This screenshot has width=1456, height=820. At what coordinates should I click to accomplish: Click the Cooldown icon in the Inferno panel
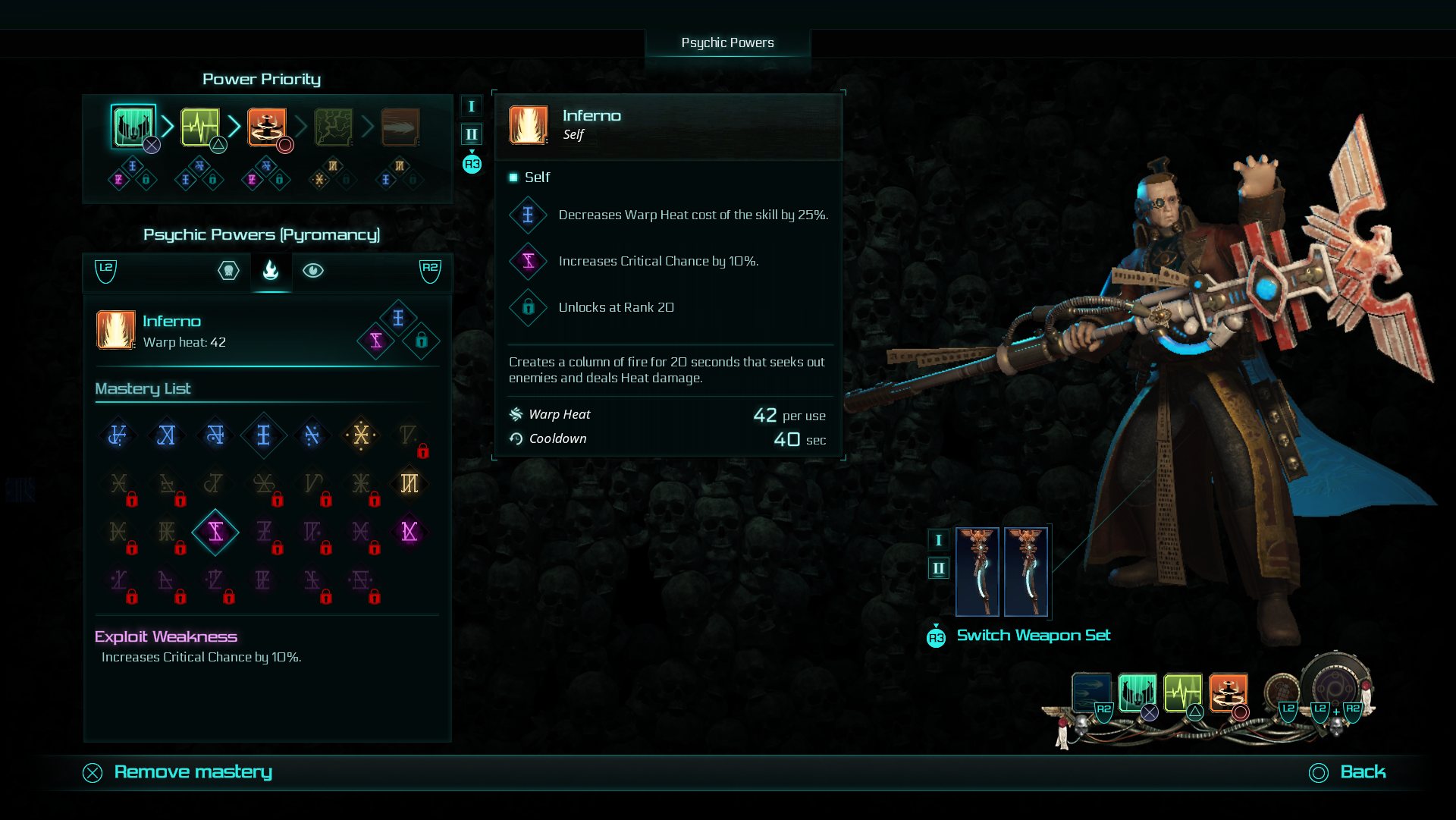517,438
